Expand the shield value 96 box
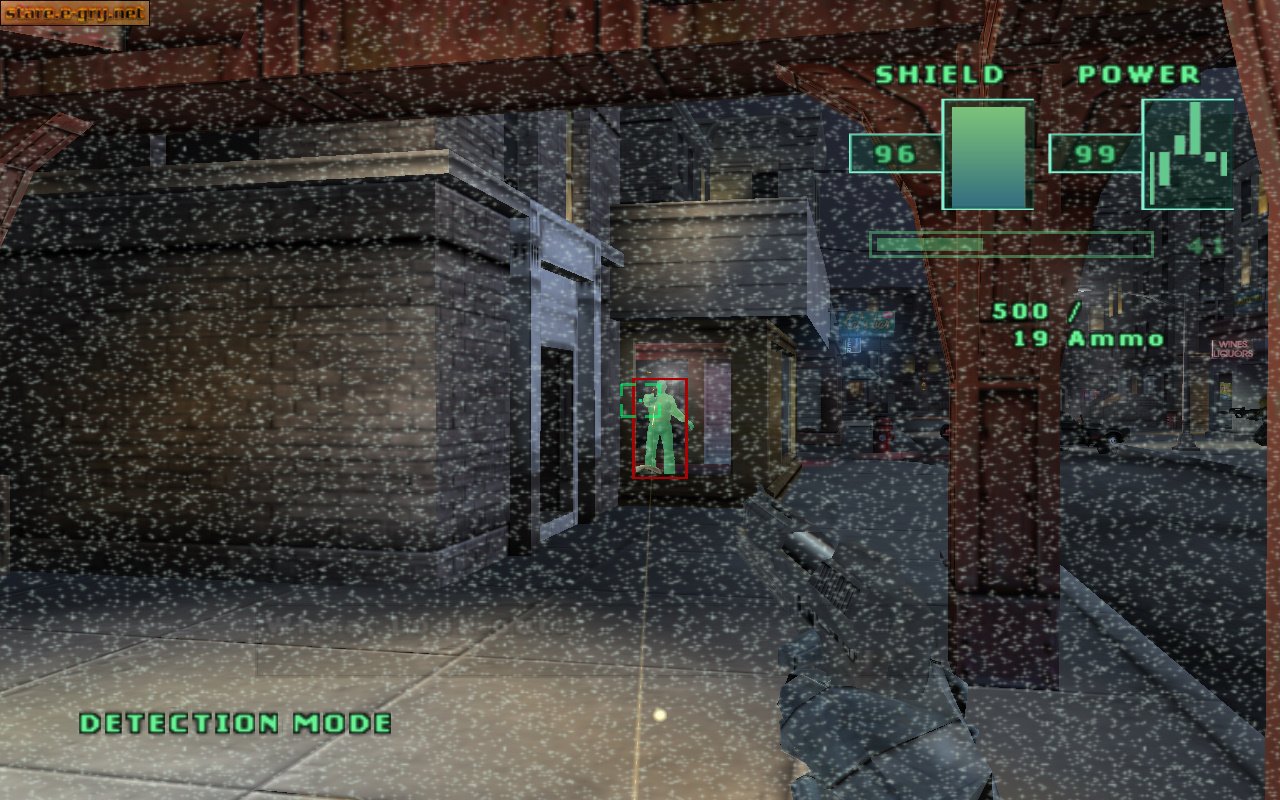Screen dimensions: 1280x800 tap(896, 155)
